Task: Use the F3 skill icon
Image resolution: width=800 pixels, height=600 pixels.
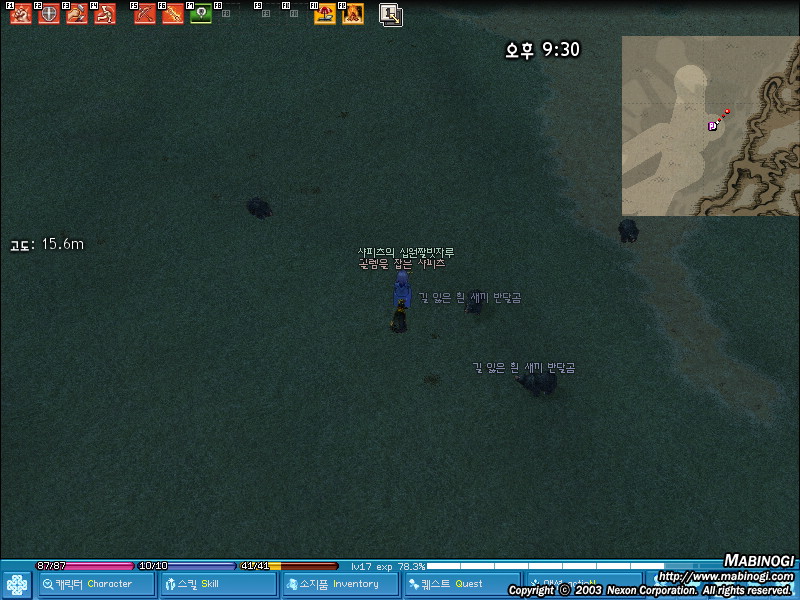Action: pos(77,15)
